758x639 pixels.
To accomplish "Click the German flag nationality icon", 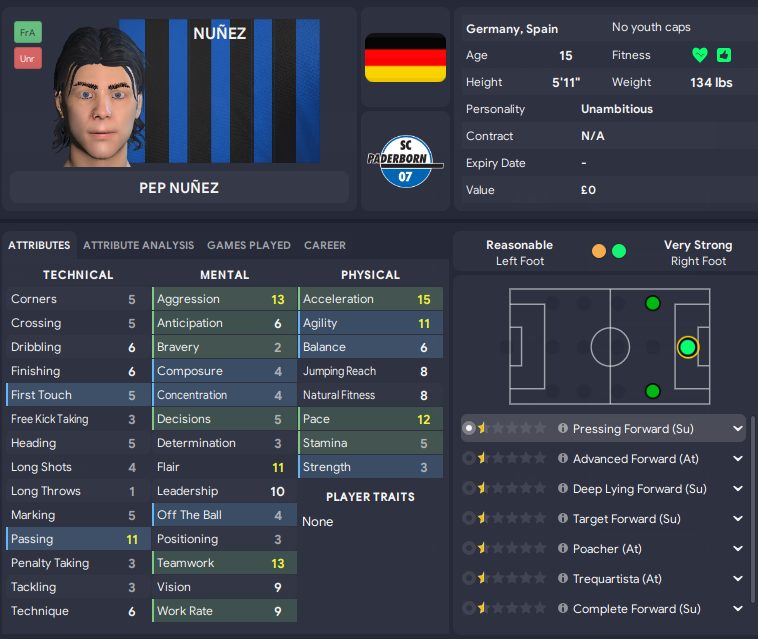I will tap(405, 57).
